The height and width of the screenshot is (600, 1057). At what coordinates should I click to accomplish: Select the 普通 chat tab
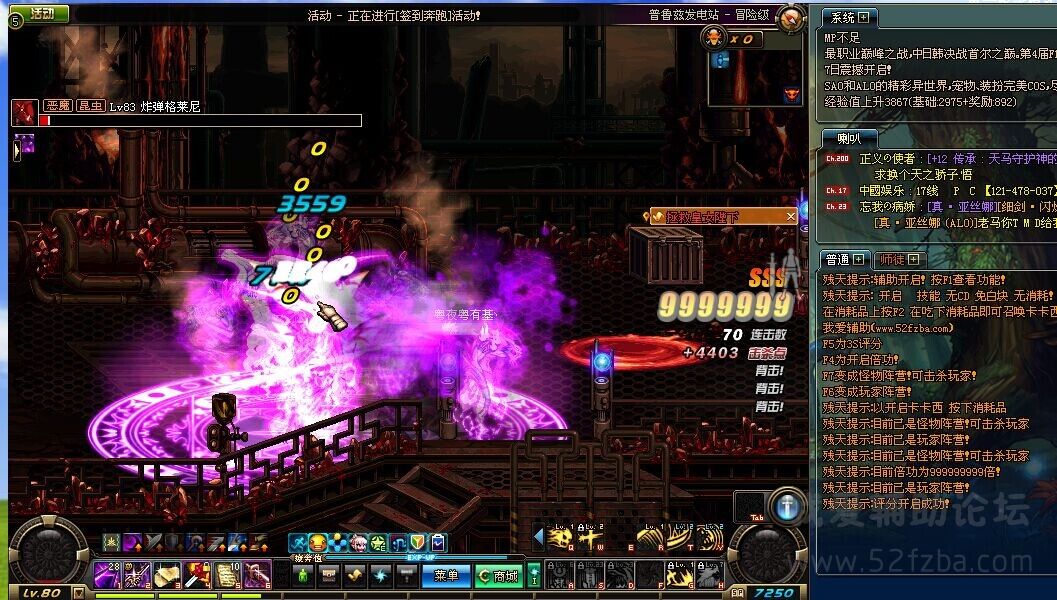[844, 259]
